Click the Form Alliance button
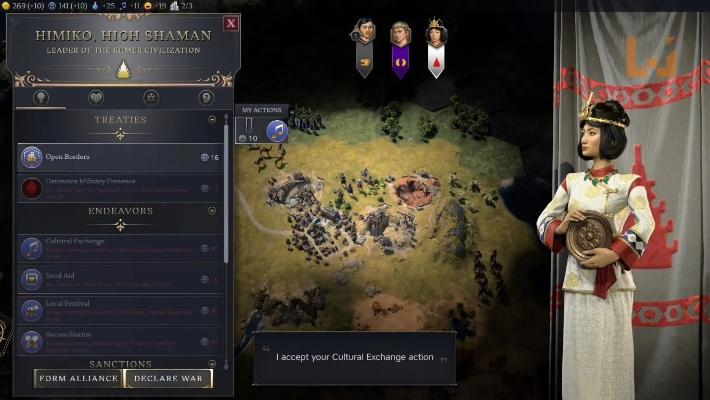Image resolution: width=710 pixels, height=400 pixels. pos(78,378)
